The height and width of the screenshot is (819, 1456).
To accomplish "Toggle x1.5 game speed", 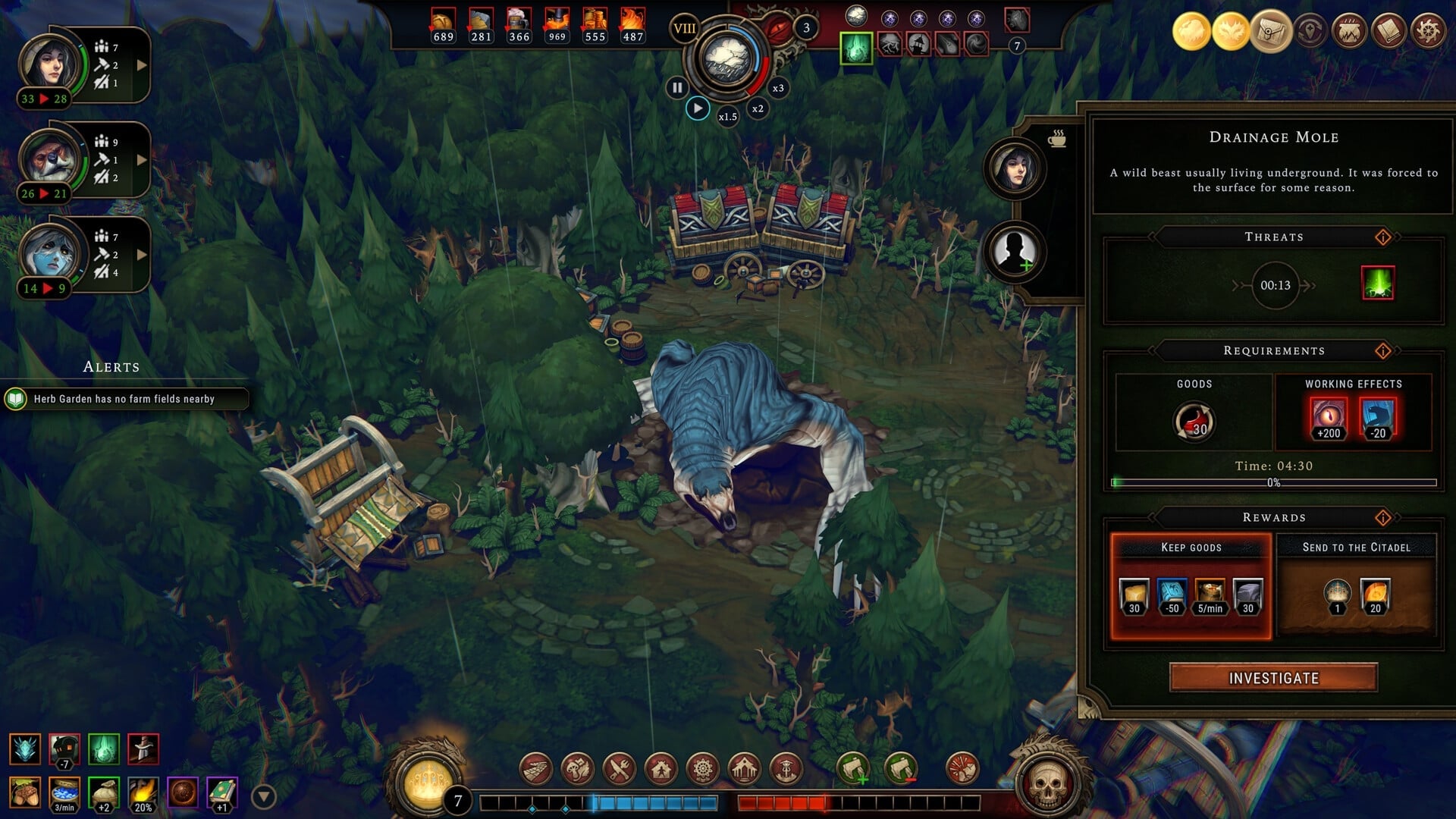I will tap(729, 116).
